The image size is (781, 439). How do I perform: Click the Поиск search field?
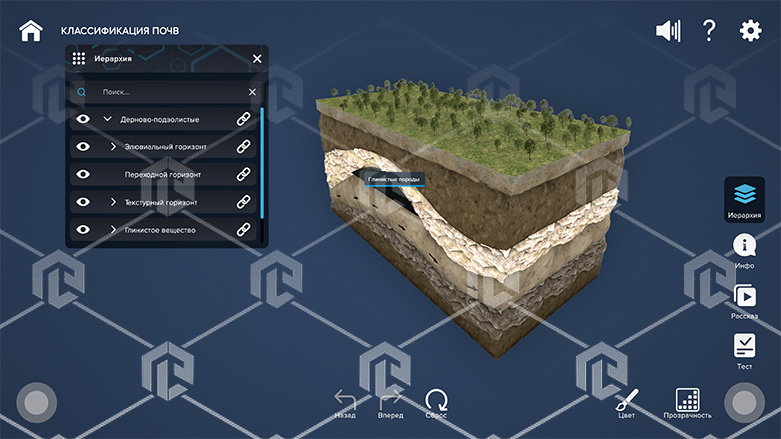(170, 92)
